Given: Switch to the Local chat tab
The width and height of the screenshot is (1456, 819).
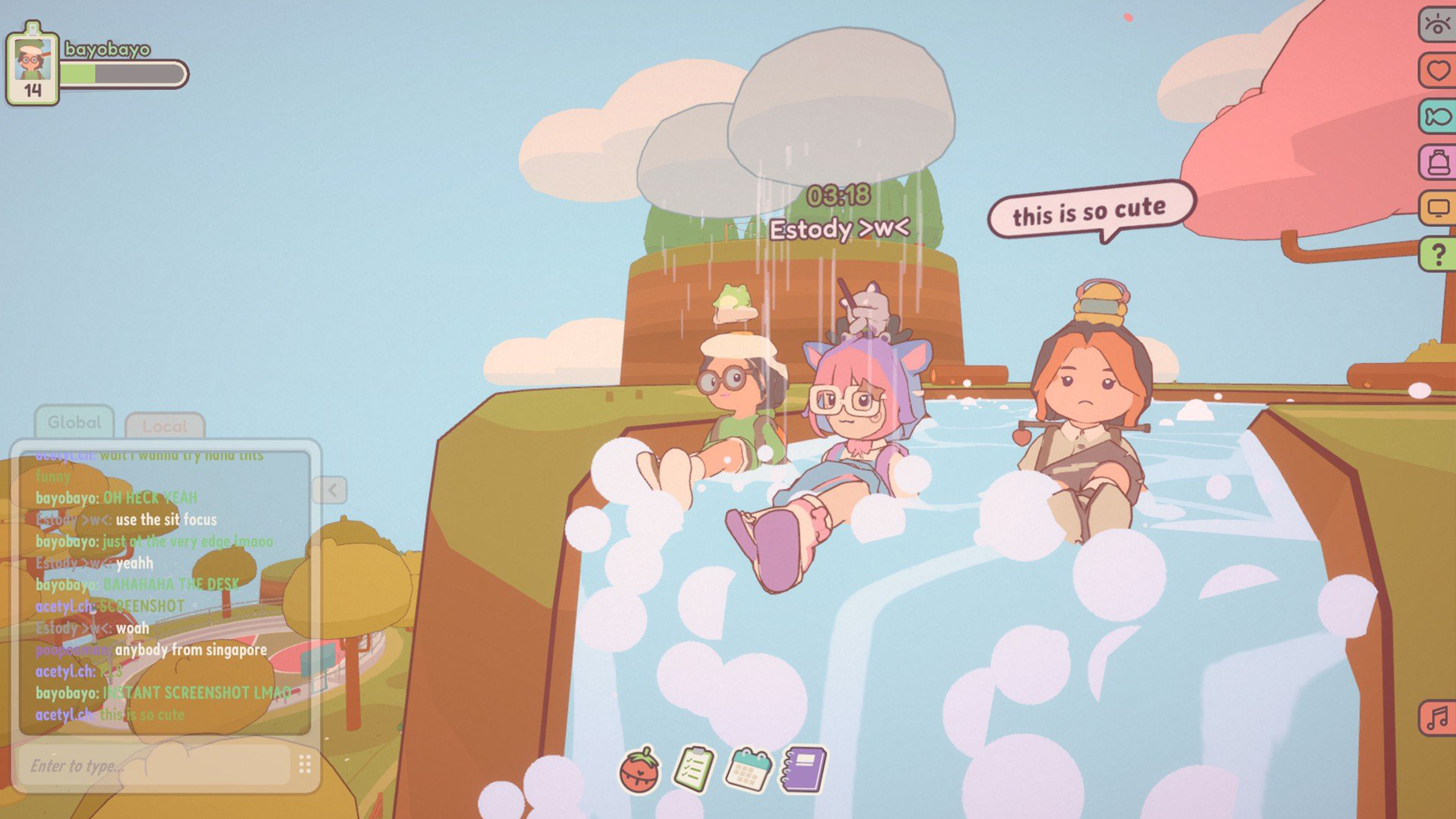Looking at the screenshot, I should pyautogui.click(x=167, y=425).
